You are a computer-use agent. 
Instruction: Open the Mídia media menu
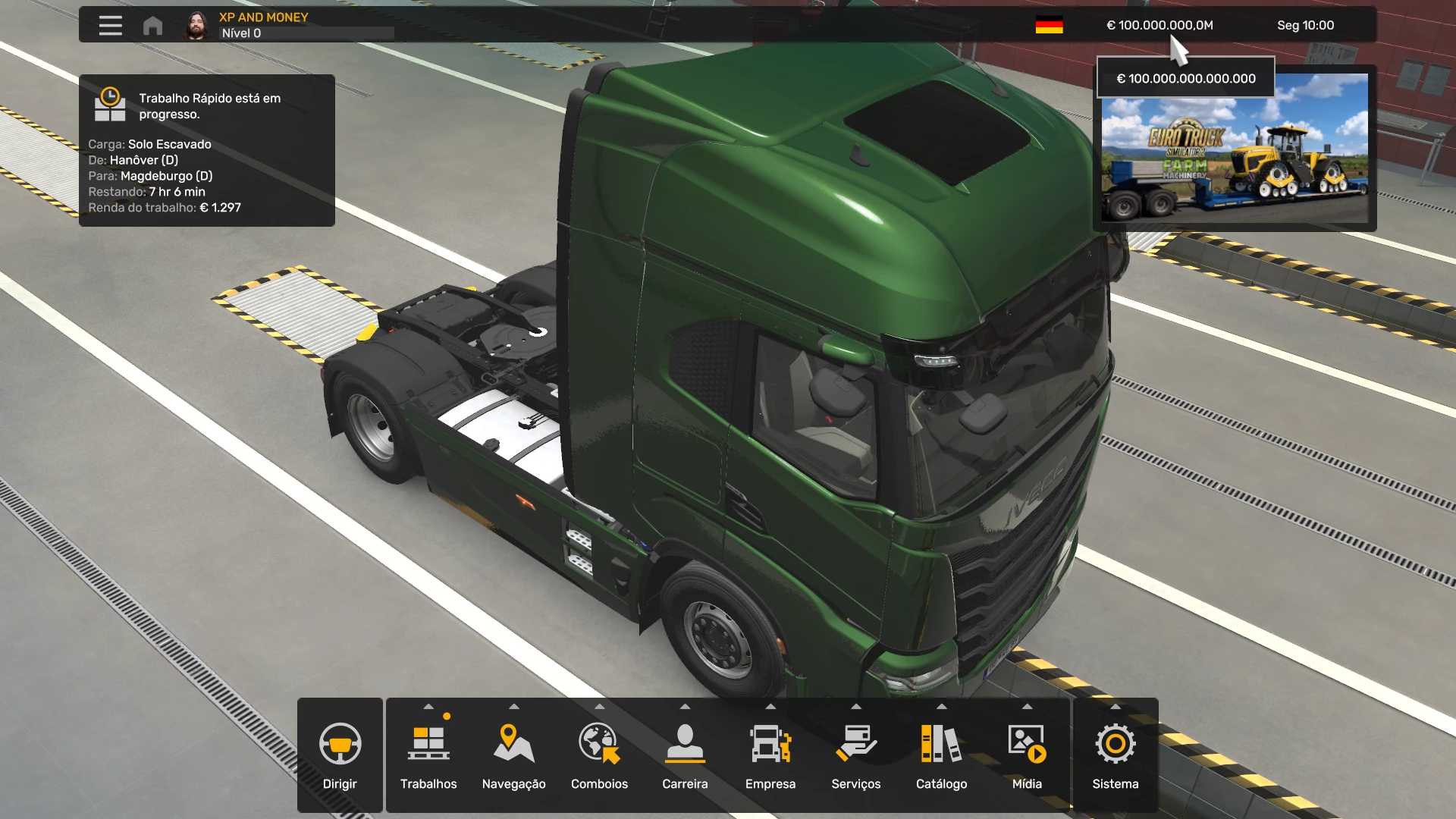[x=1027, y=755]
